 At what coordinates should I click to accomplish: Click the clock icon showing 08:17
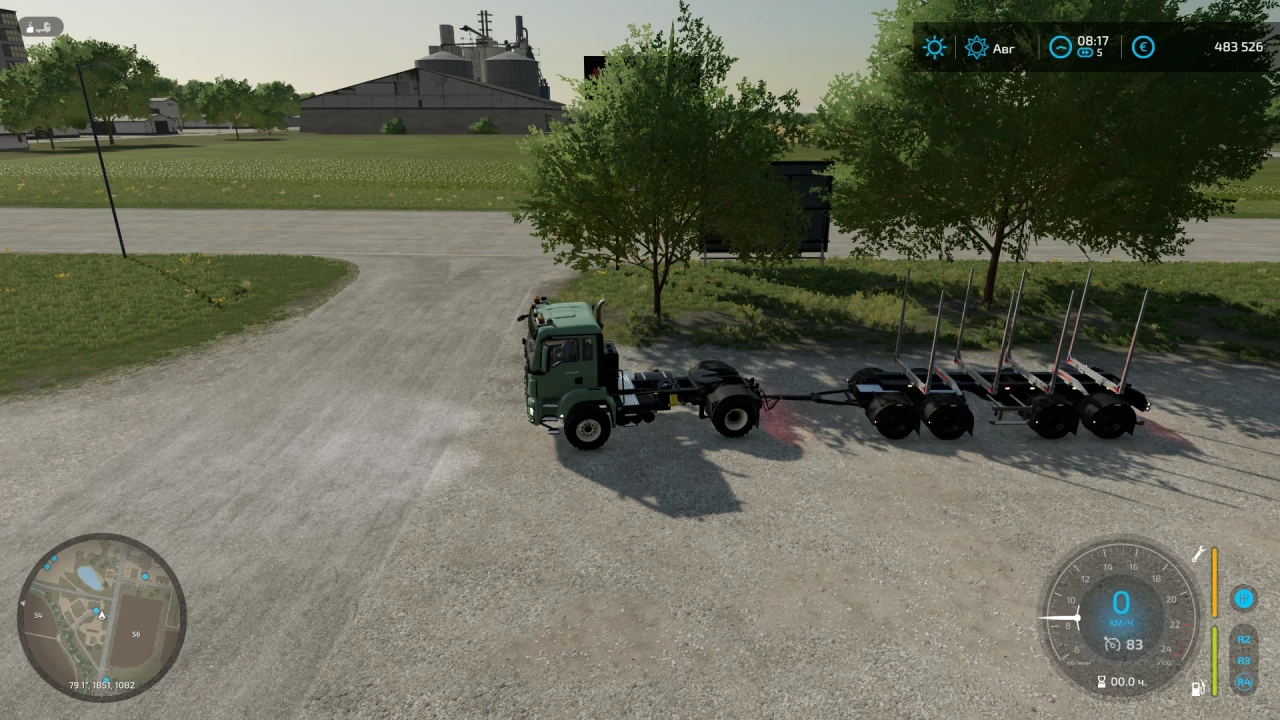coord(1060,47)
